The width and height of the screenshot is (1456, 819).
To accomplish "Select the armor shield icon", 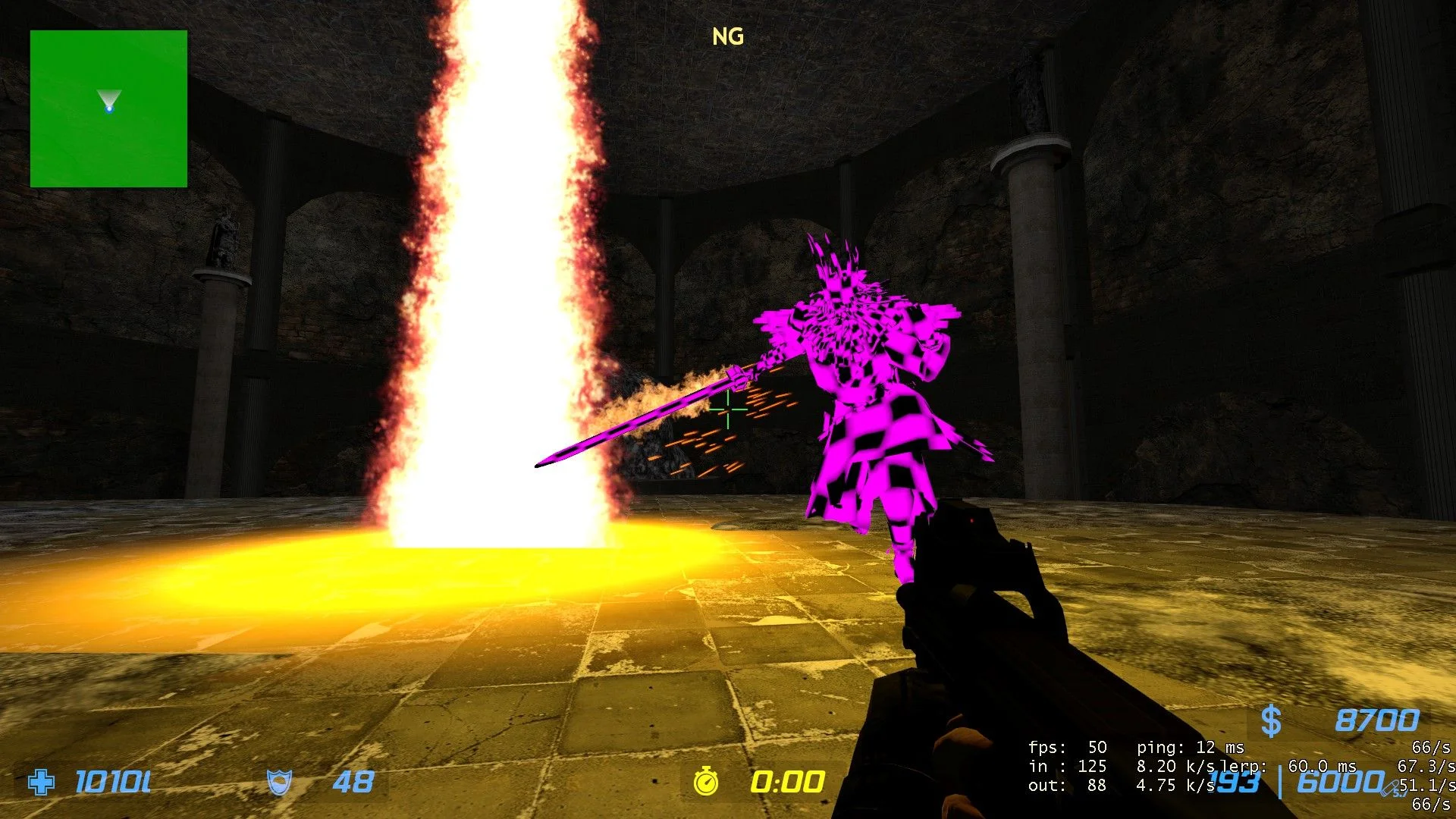I will (x=279, y=782).
